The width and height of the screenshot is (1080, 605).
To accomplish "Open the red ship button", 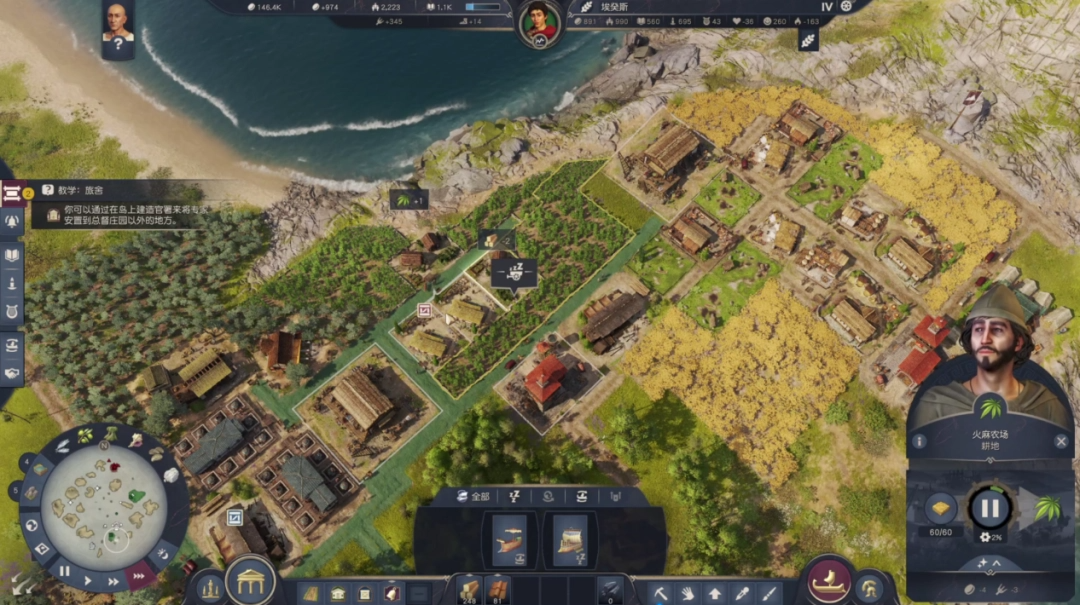I will (828, 582).
